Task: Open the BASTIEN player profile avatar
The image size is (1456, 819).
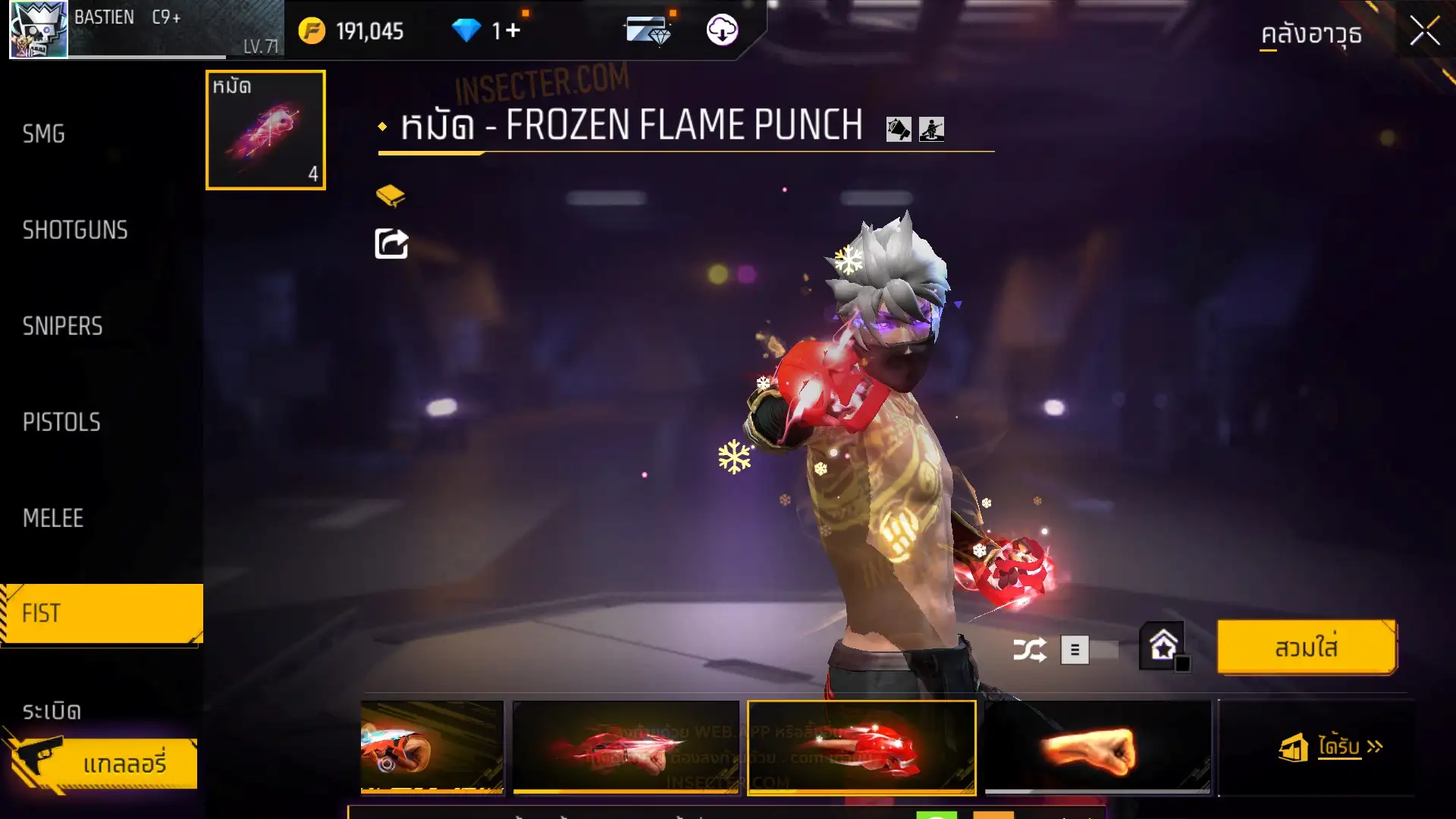Action: point(39,30)
